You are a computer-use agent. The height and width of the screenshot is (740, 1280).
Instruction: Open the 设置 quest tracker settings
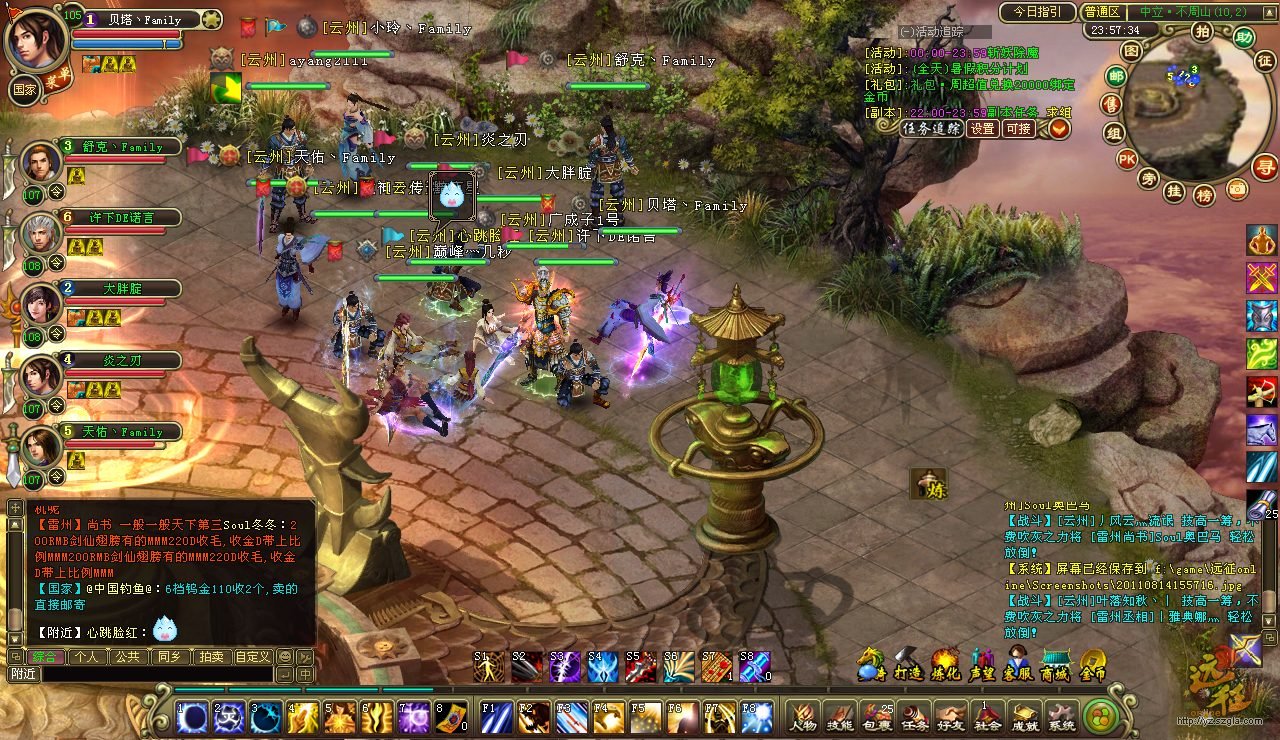click(982, 128)
